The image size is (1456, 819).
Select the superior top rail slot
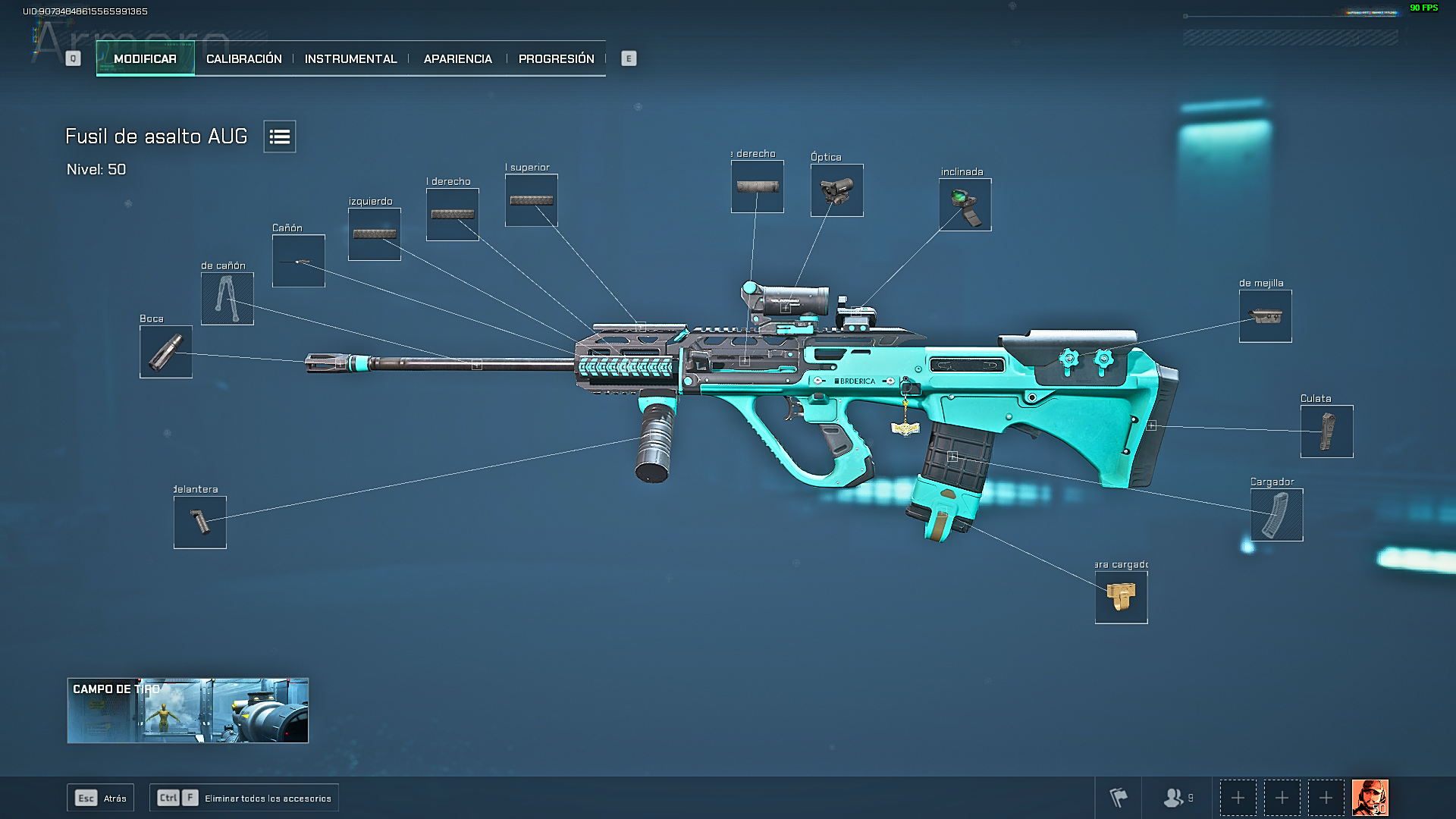pos(531,199)
